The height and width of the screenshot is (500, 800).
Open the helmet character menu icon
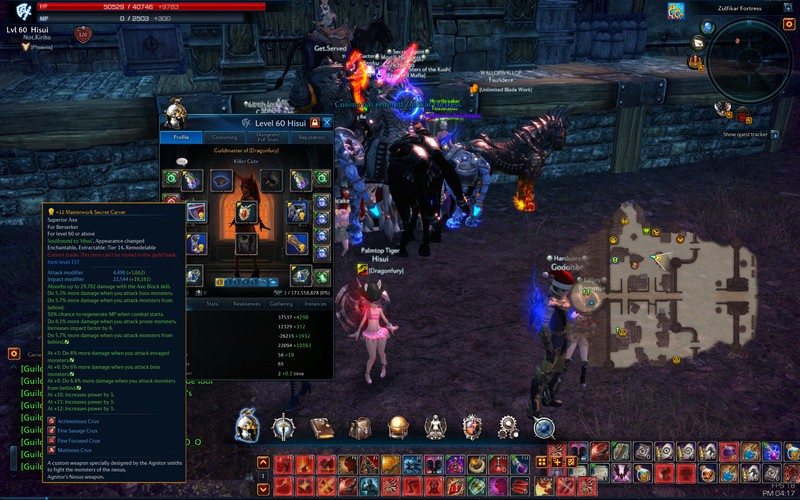(x=247, y=427)
